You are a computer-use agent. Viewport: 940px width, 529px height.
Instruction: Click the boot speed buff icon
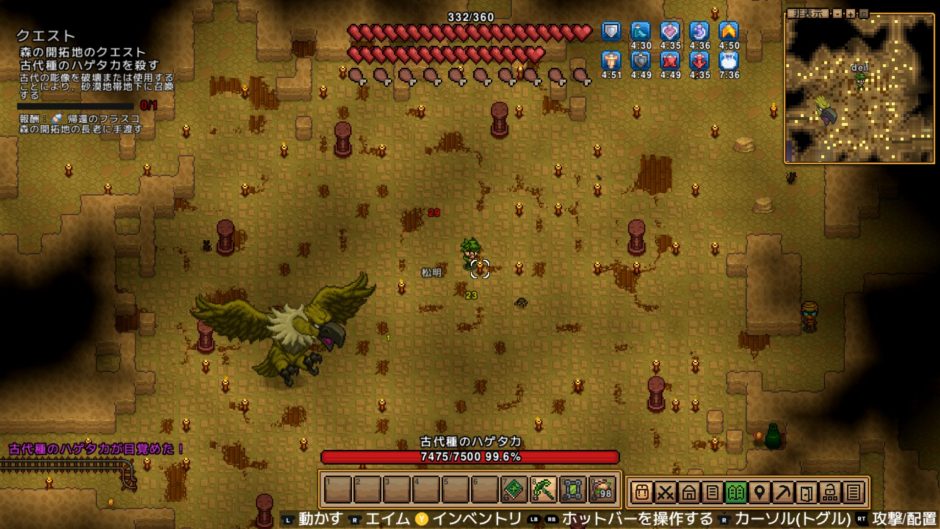(x=641, y=32)
